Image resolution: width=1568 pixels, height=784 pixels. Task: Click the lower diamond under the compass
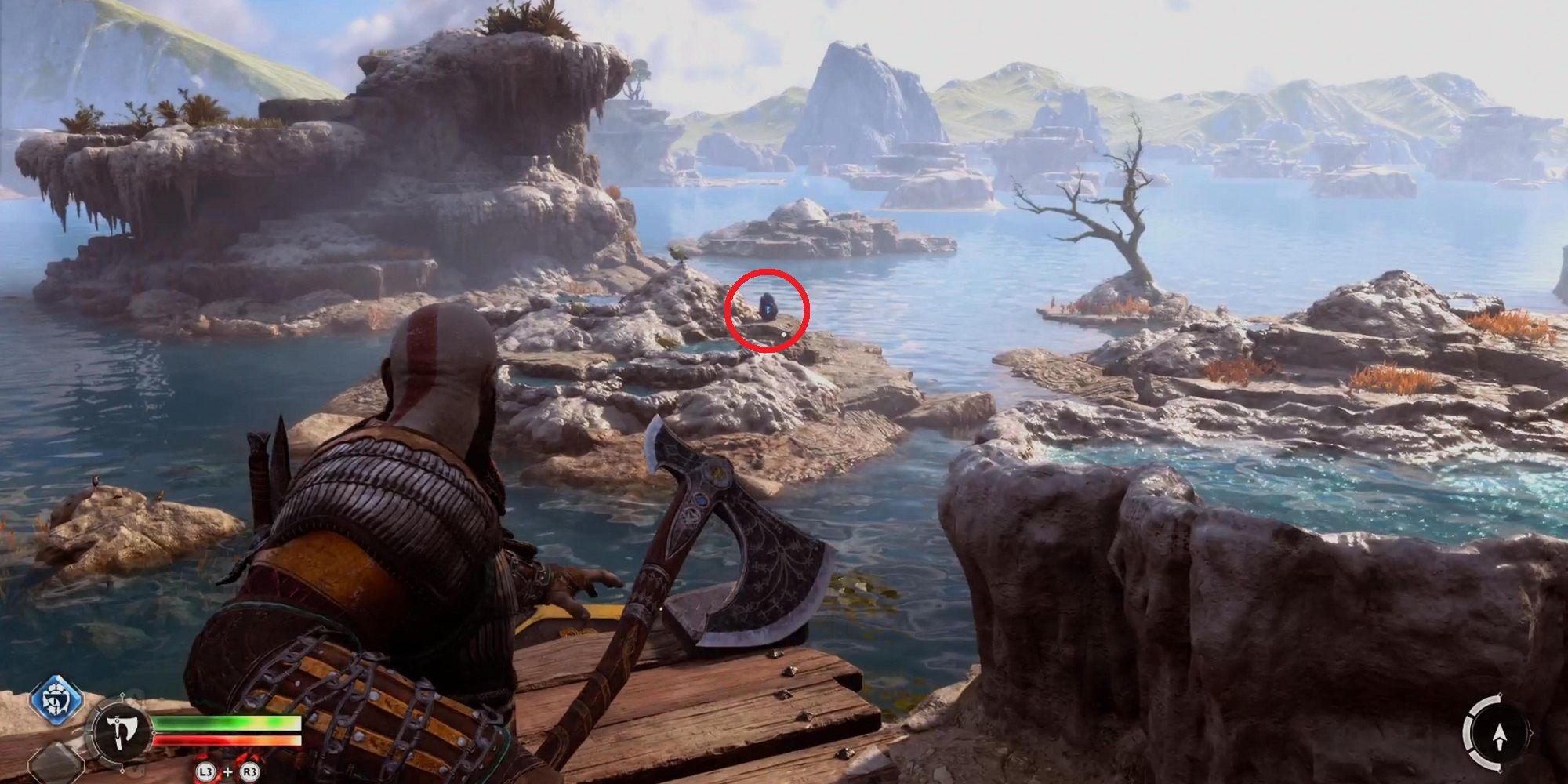click(x=1501, y=771)
